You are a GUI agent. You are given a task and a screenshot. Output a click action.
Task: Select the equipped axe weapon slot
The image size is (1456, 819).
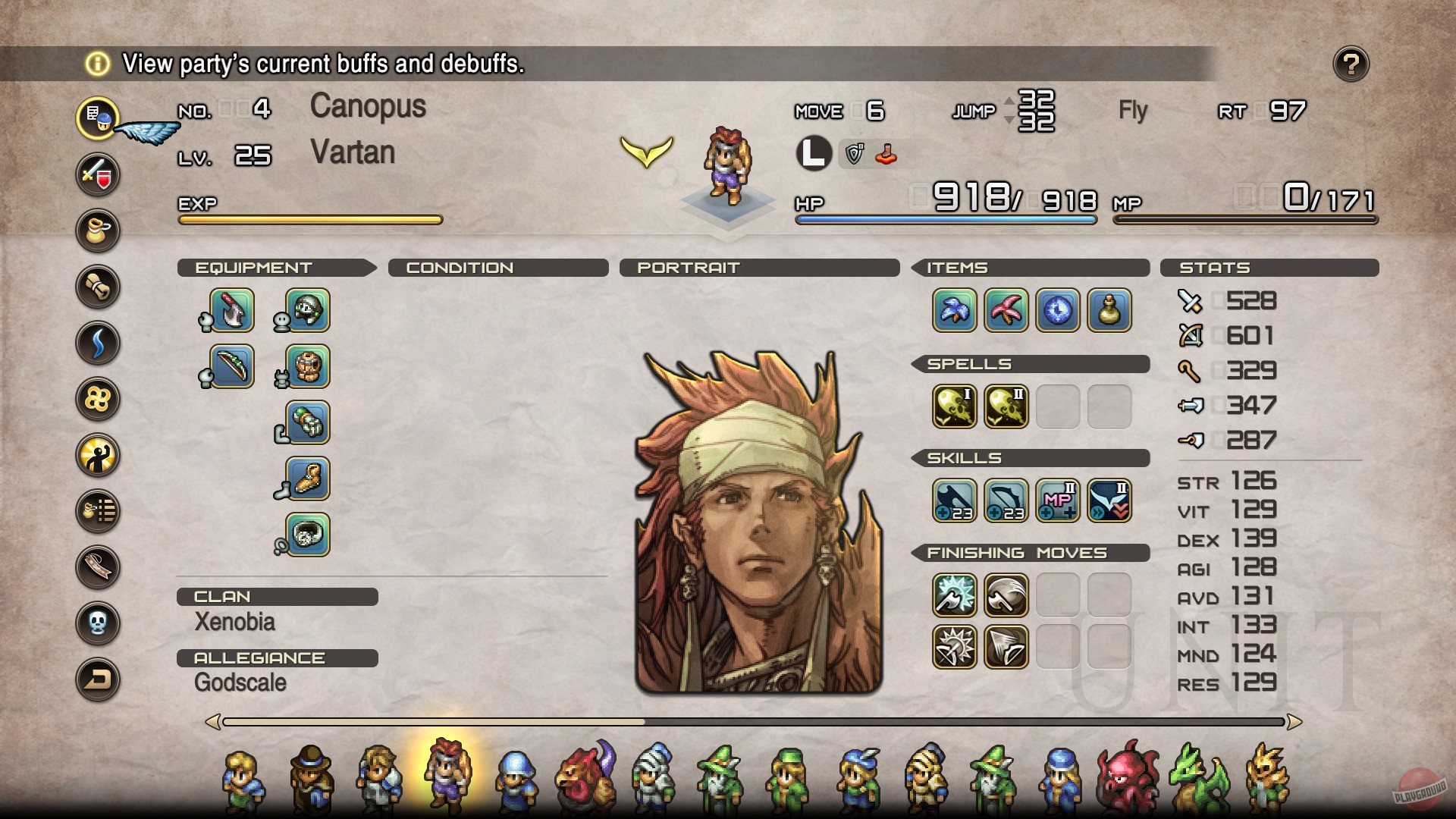click(x=232, y=310)
